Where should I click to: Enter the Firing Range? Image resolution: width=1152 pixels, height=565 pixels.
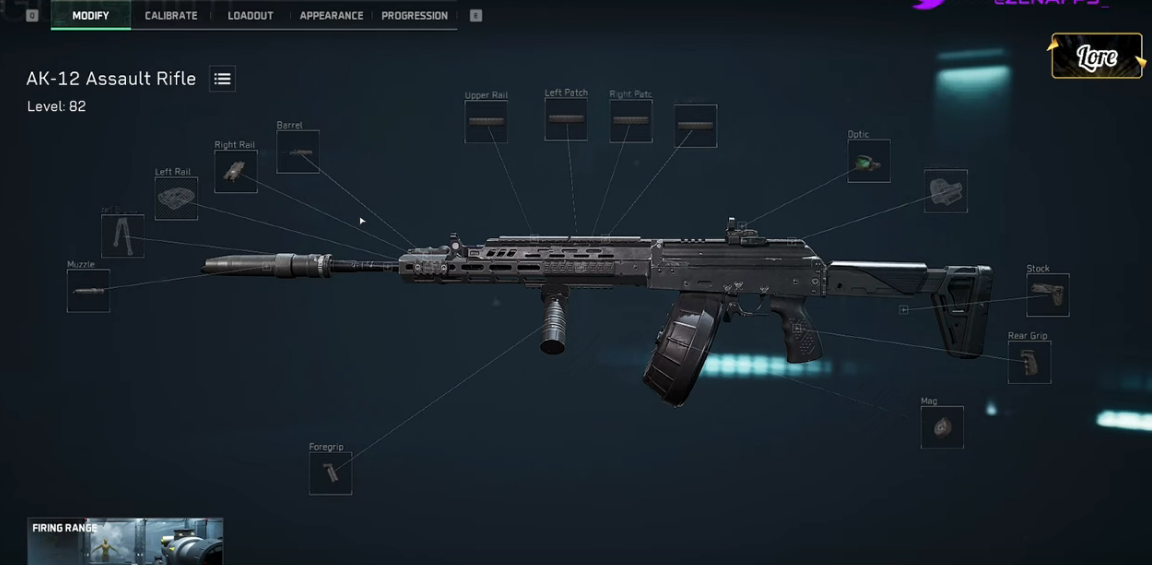[125, 541]
